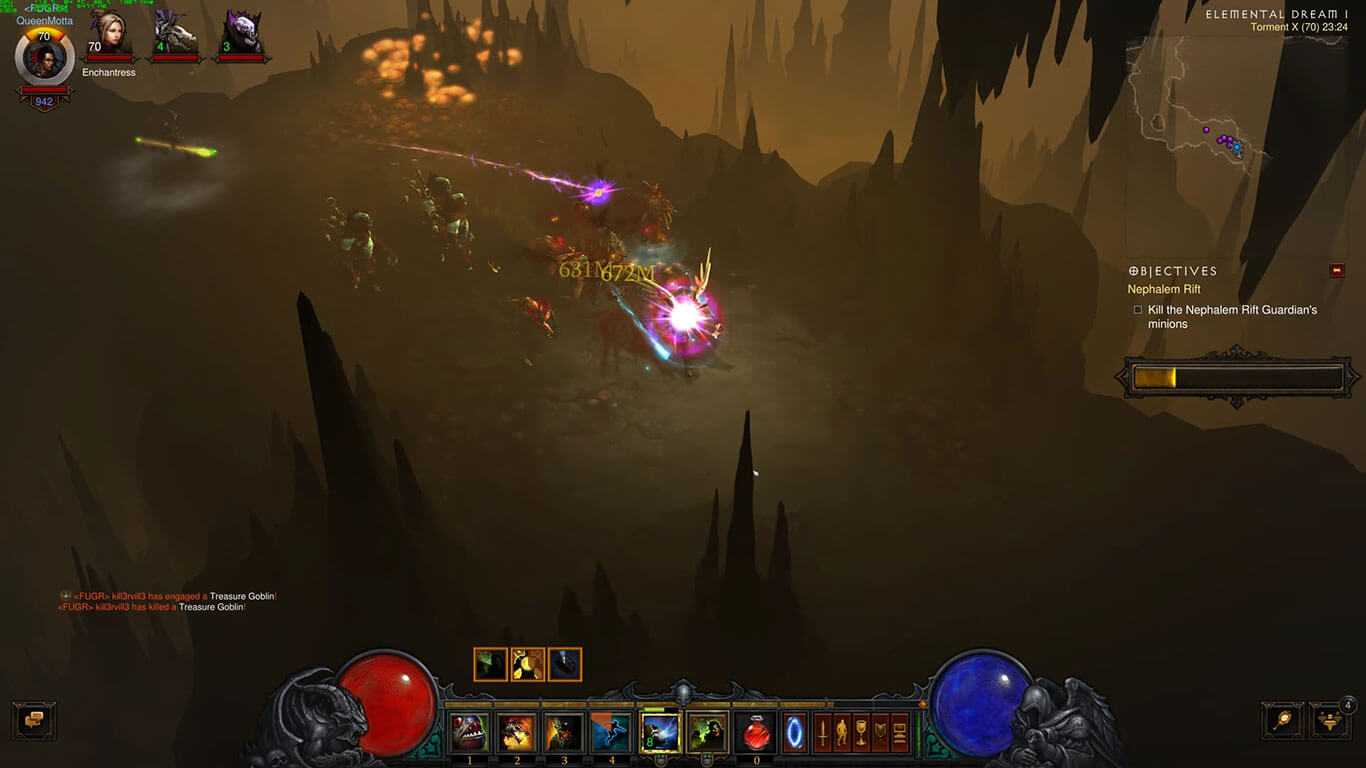Collapse the Objectives tracker panel
This screenshot has height=768, width=1366.
(x=1337, y=270)
